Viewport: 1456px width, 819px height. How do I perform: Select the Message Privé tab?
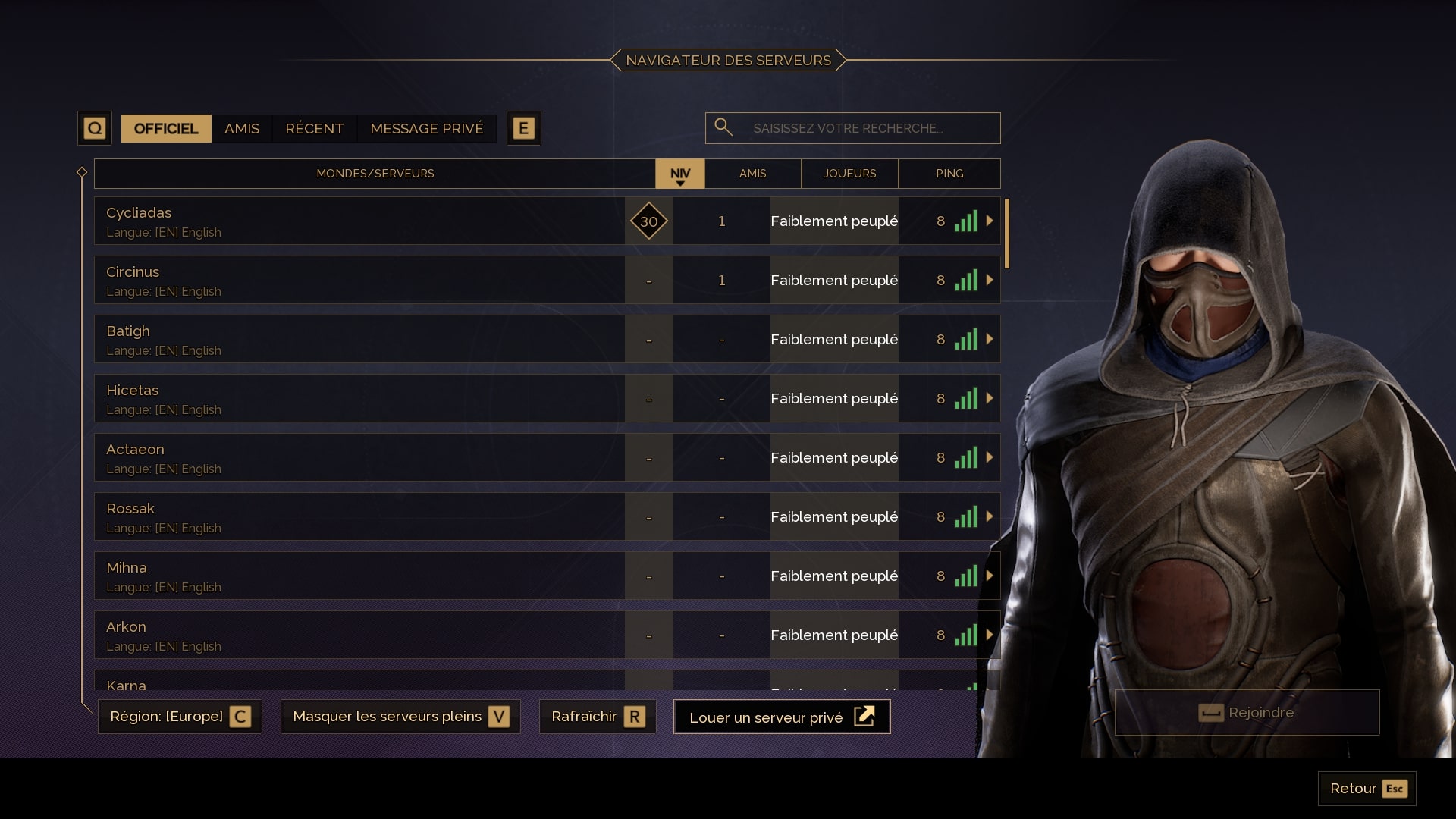click(427, 128)
